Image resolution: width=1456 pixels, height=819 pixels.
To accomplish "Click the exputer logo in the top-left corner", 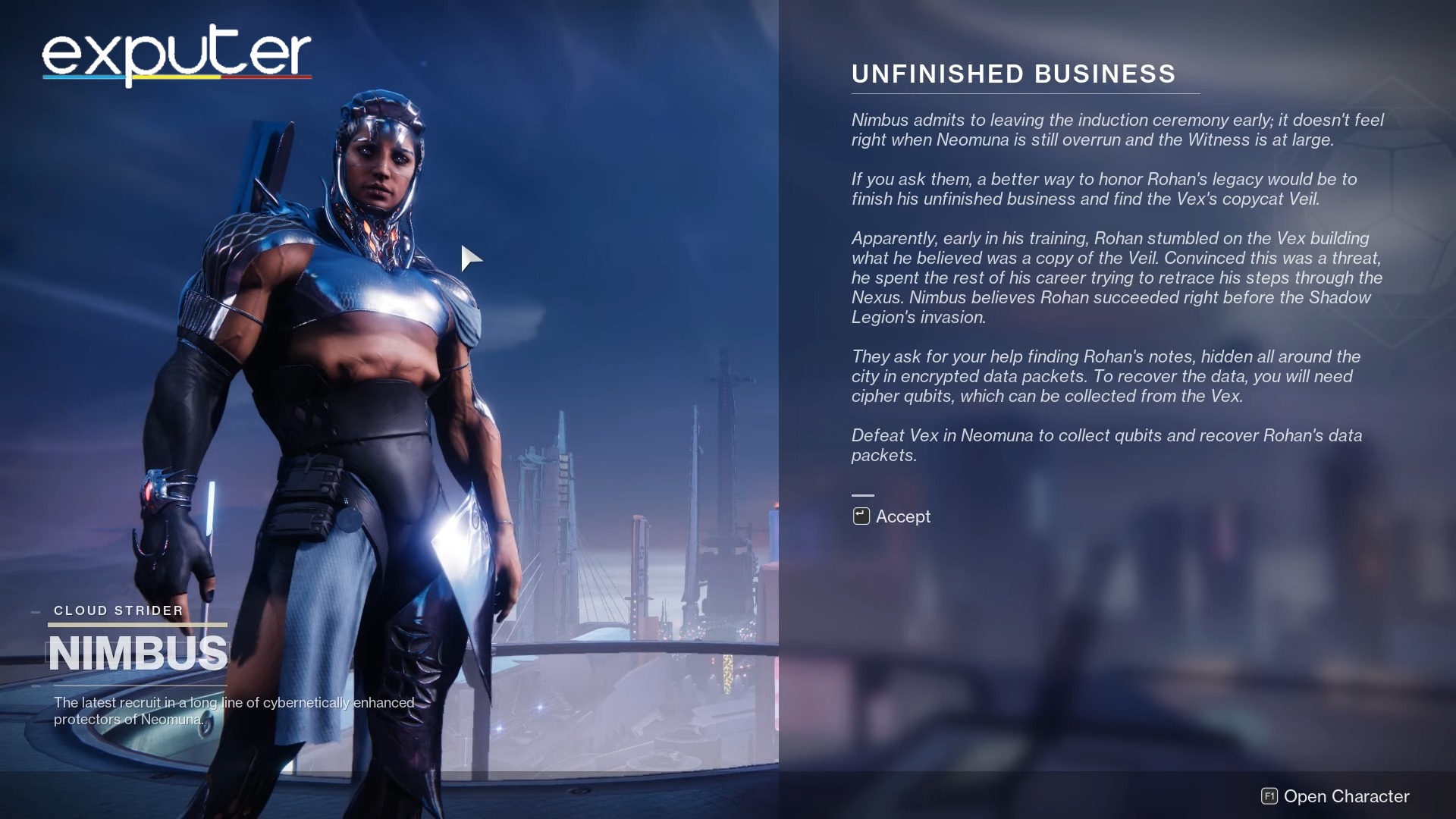I will point(174,53).
